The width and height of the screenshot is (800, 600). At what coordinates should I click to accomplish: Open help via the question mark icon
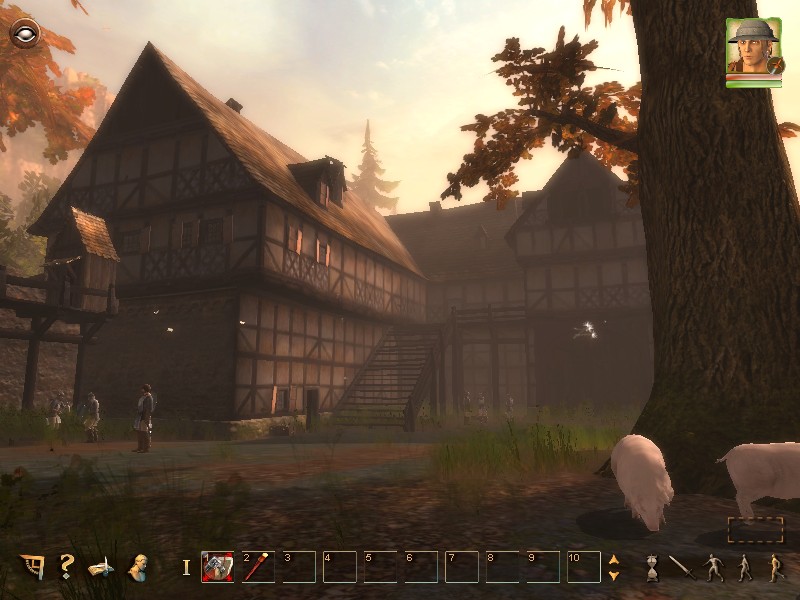[66, 567]
